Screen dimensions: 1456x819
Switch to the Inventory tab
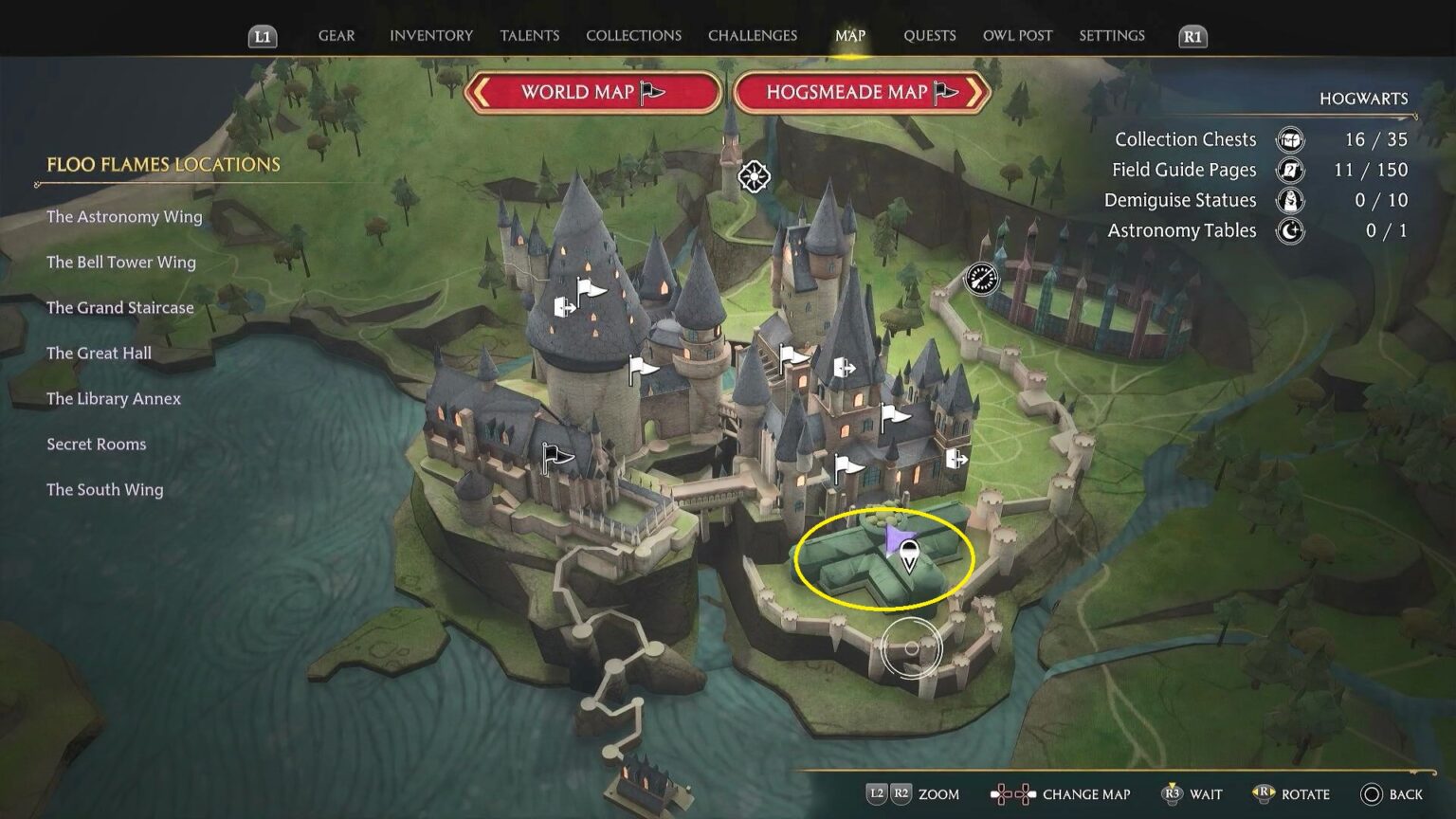(x=430, y=36)
